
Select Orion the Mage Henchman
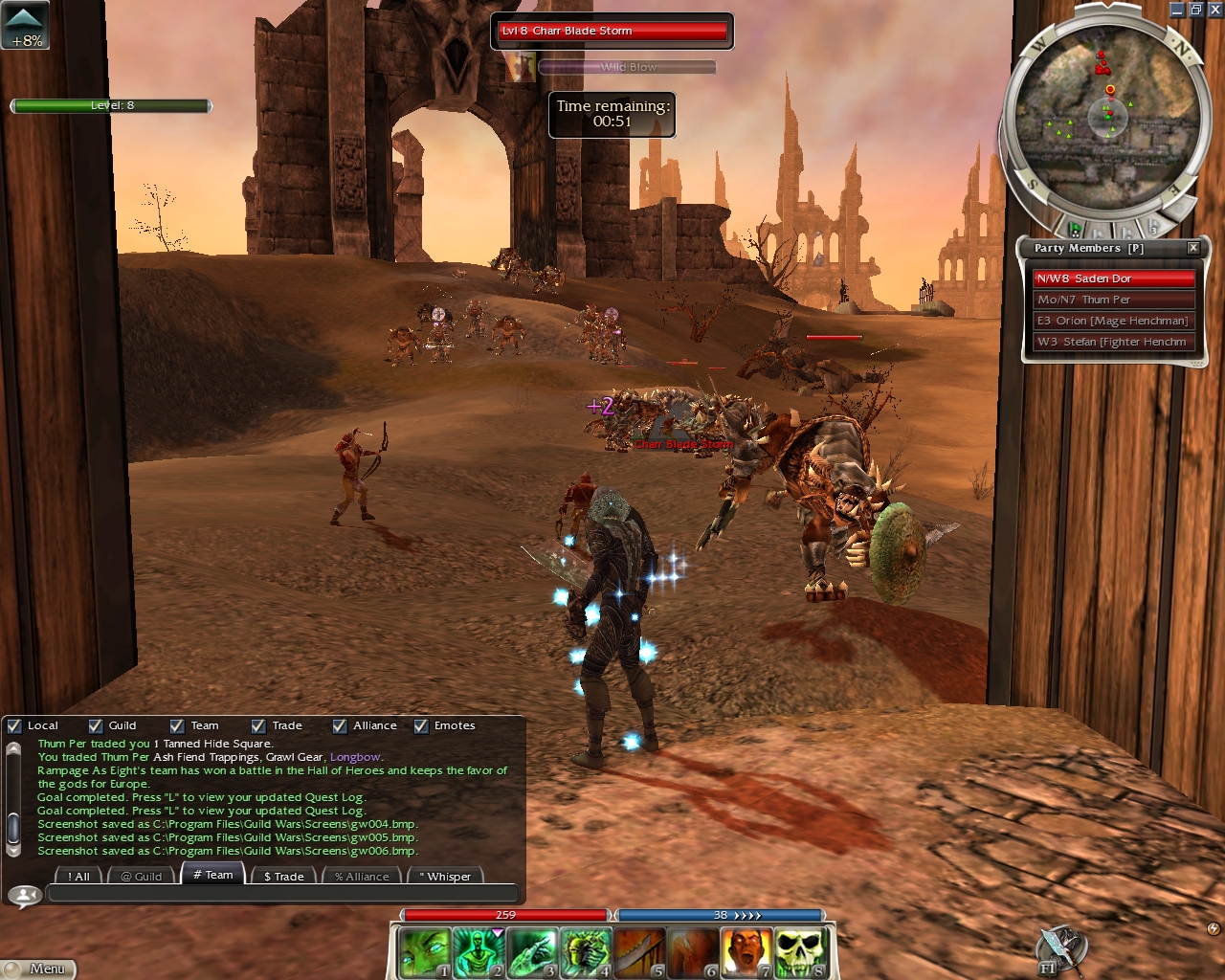click(x=1114, y=321)
